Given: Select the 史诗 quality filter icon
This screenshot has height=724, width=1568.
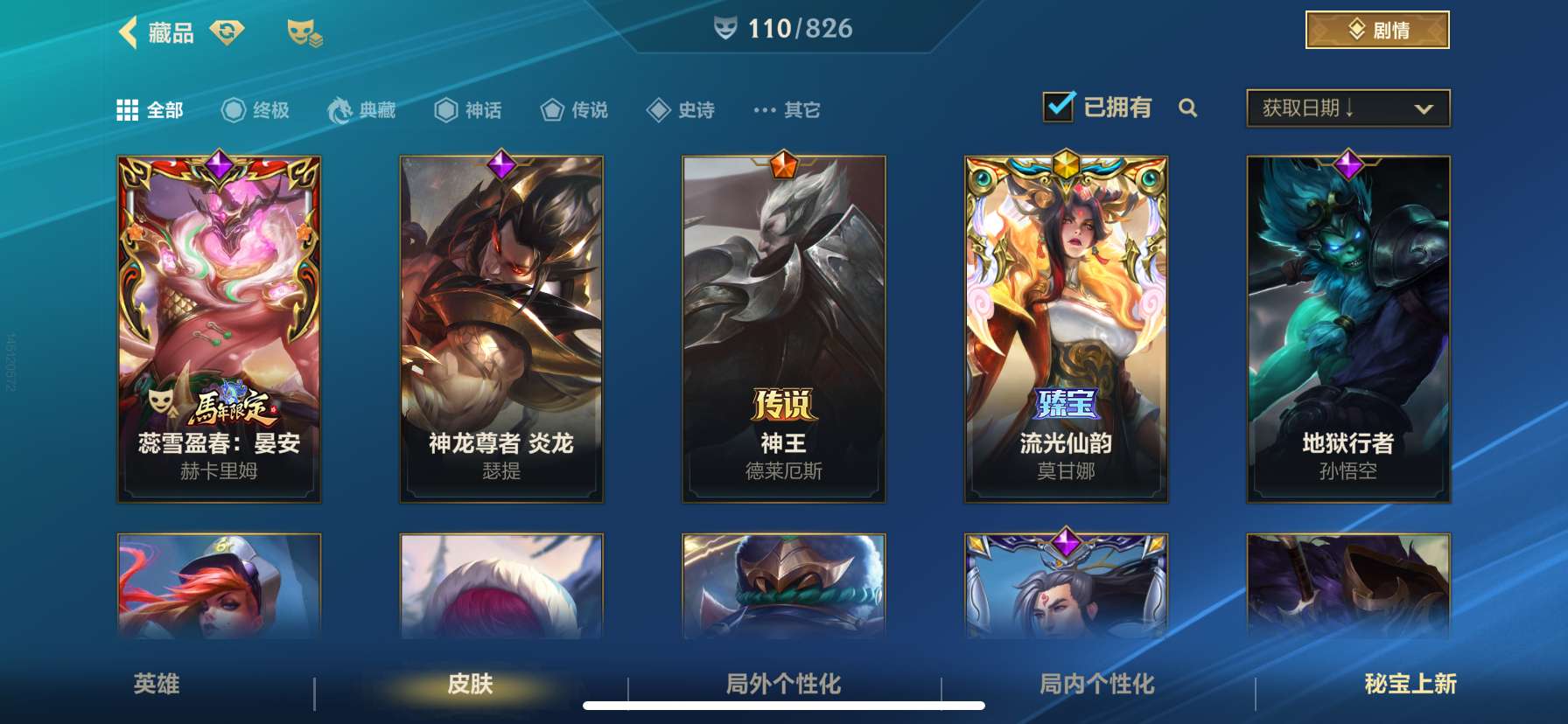Looking at the screenshot, I should 658,108.
